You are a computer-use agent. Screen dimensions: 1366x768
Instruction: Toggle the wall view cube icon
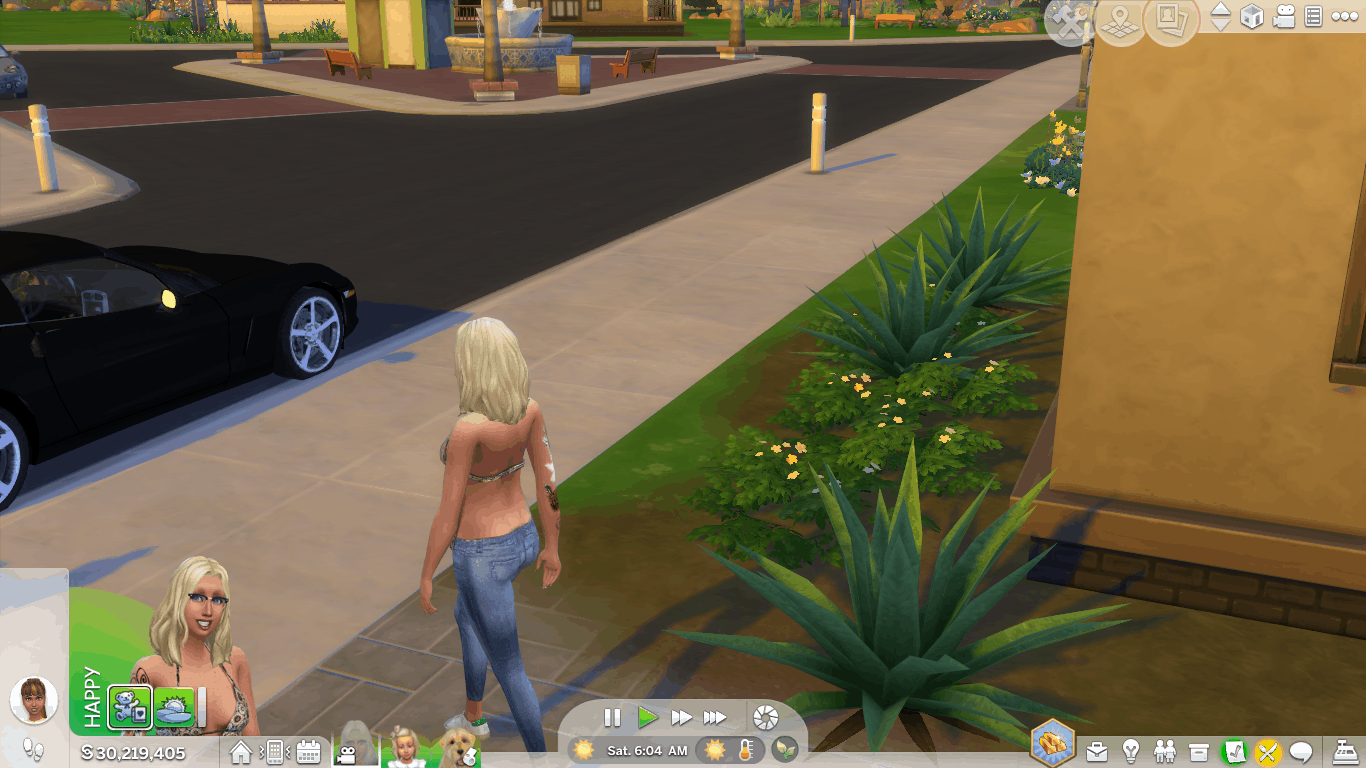1251,17
